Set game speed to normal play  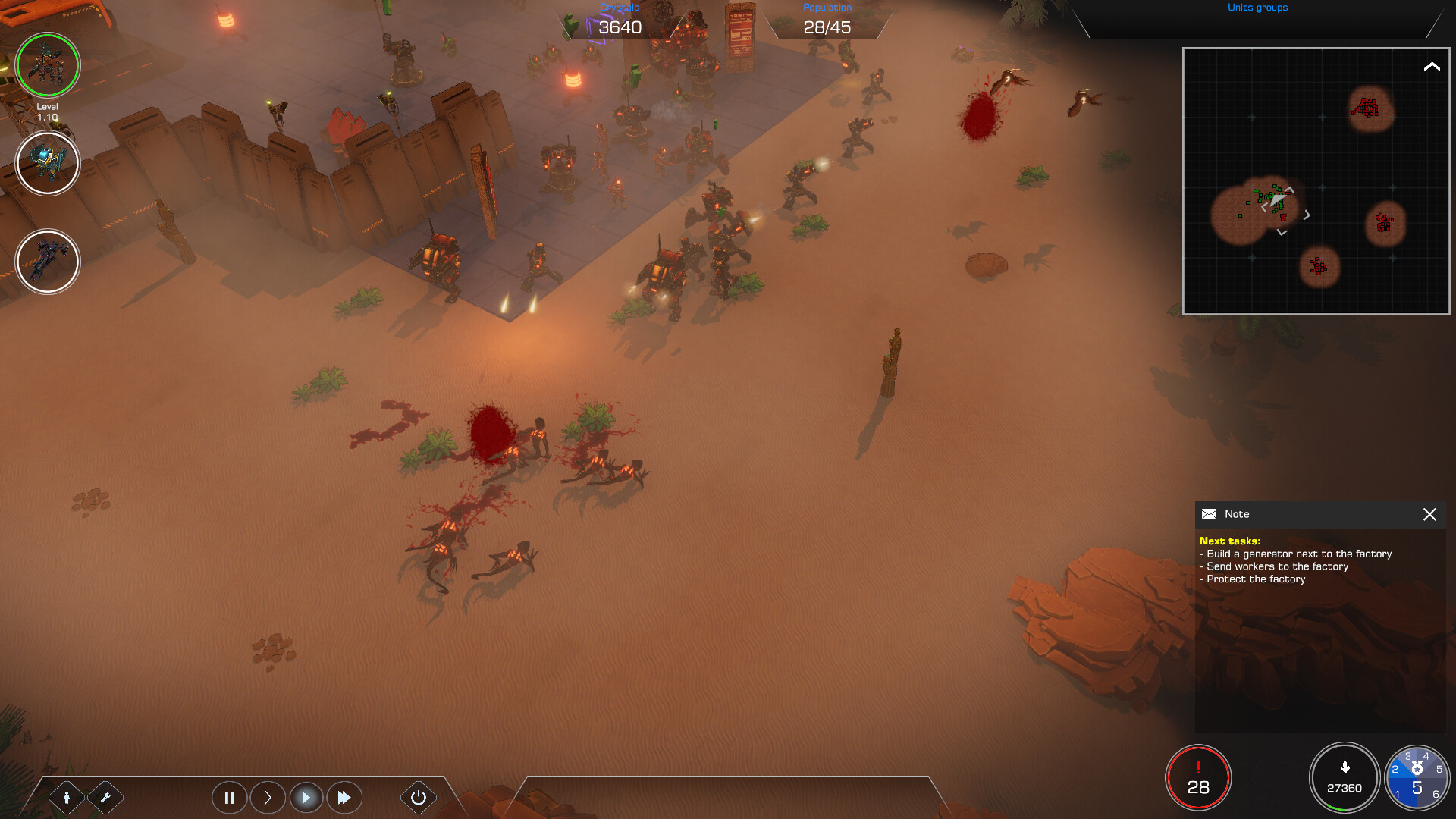pyautogui.click(x=306, y=797)
